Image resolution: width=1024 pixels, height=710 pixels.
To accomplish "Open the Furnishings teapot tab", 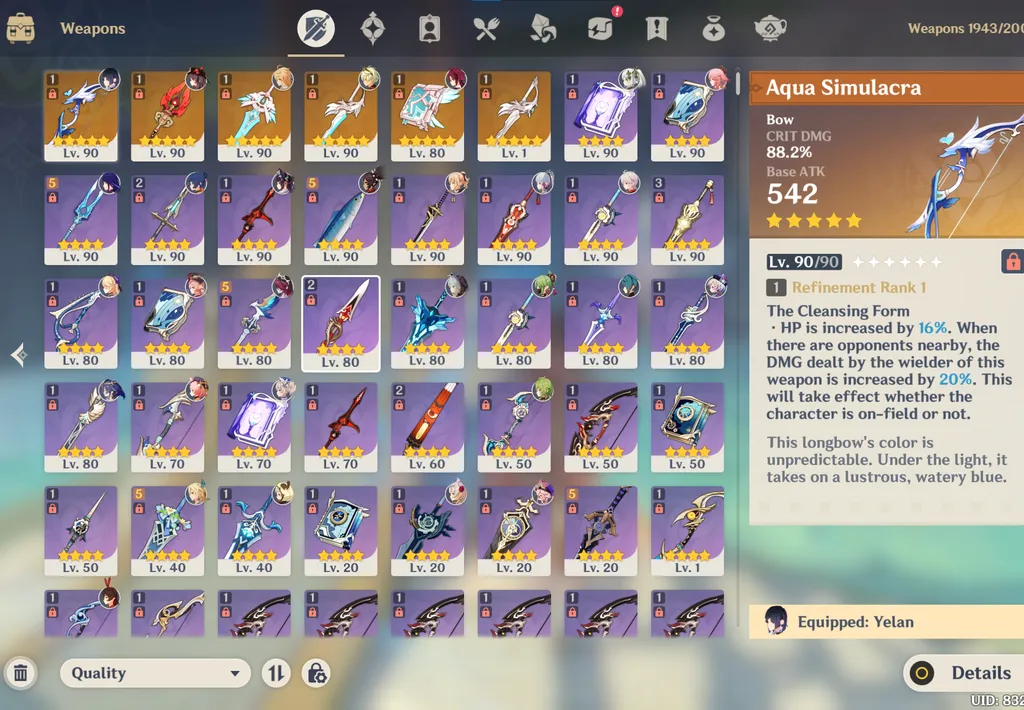I will point(770,29).
